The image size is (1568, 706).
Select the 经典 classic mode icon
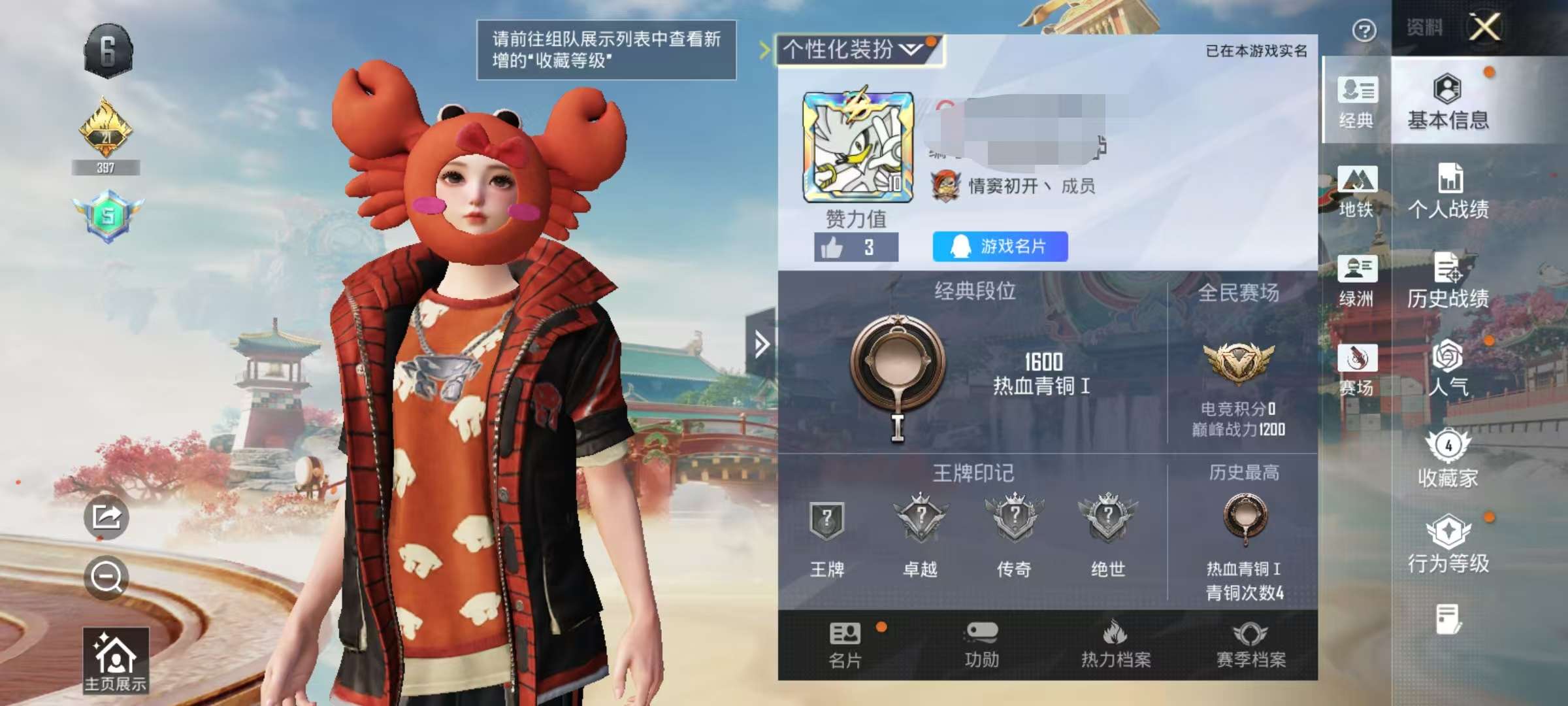[x=1359, y=101]
